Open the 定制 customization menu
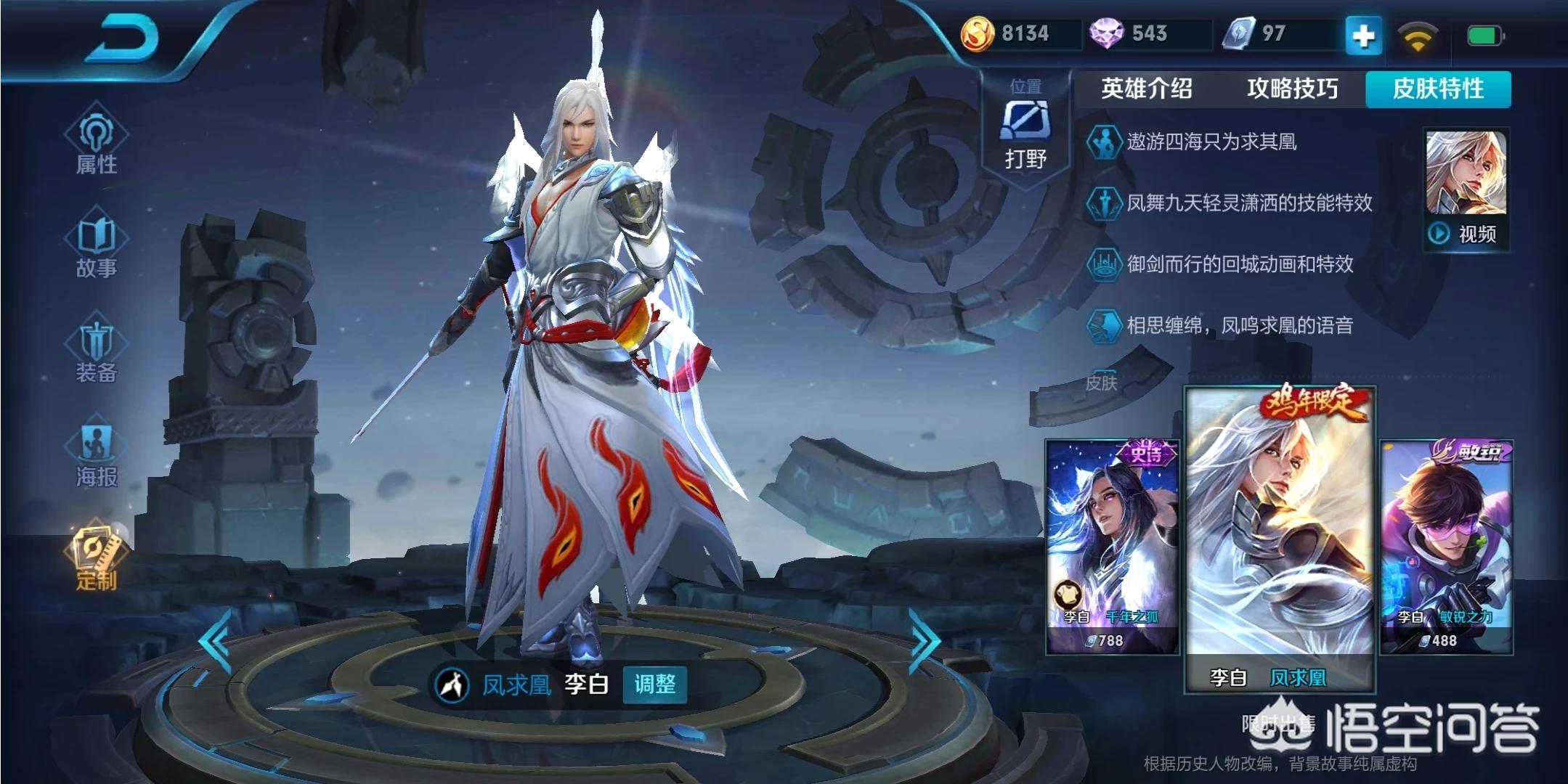The height and width of the screenshot is (784, 1568). pyautogui.click(x=96, y=558)
